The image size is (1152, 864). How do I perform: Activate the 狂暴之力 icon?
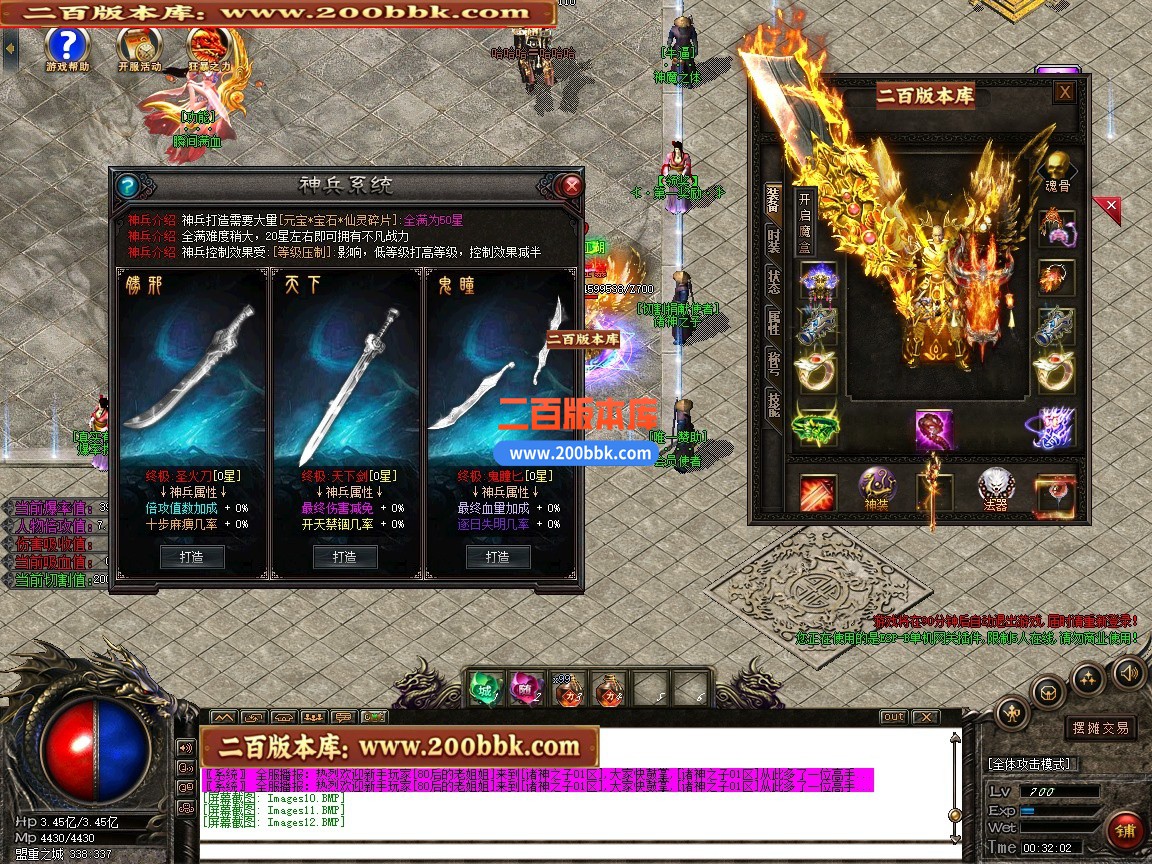[209, 44]
